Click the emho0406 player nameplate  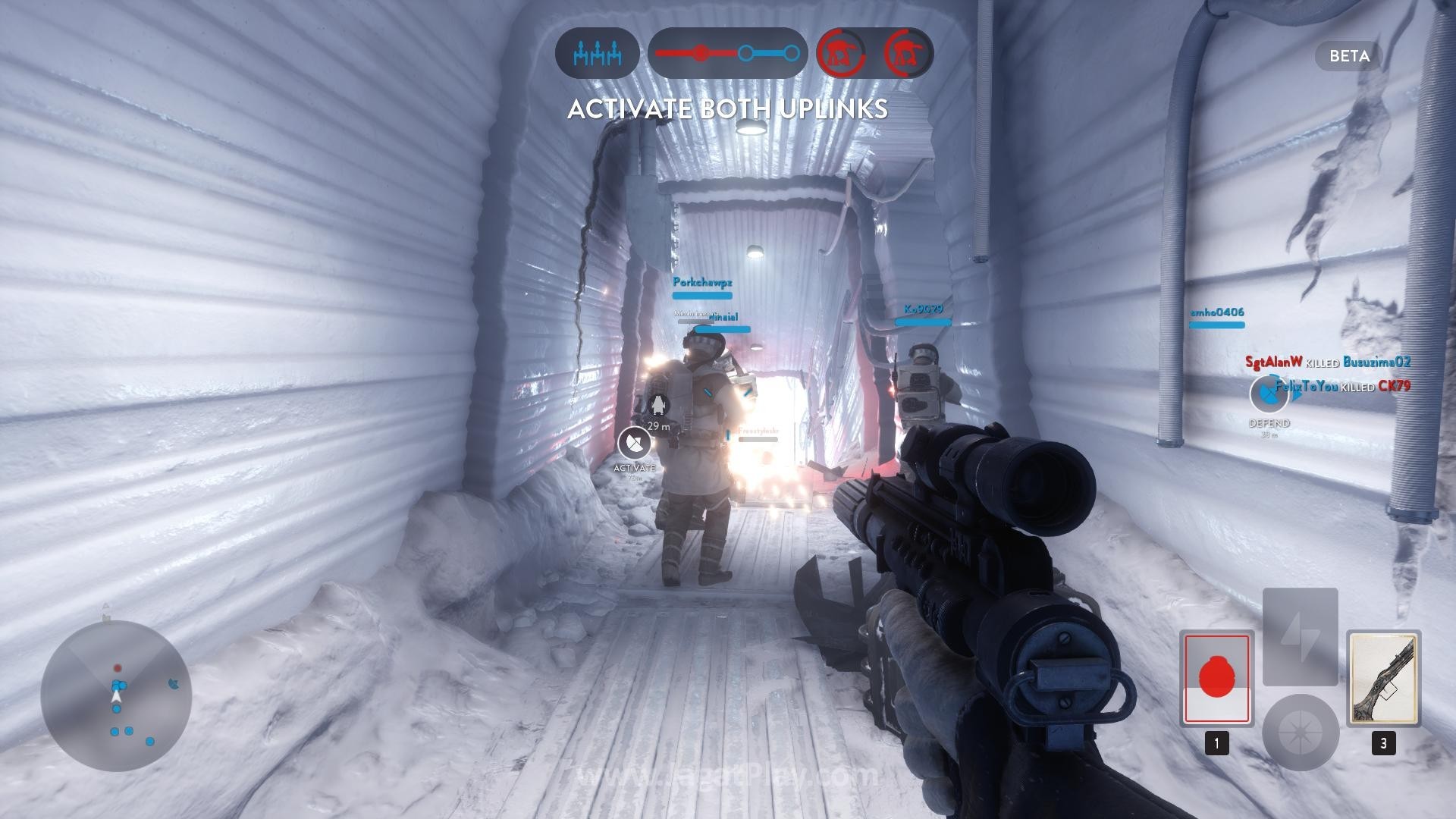tap(1216, 312)
